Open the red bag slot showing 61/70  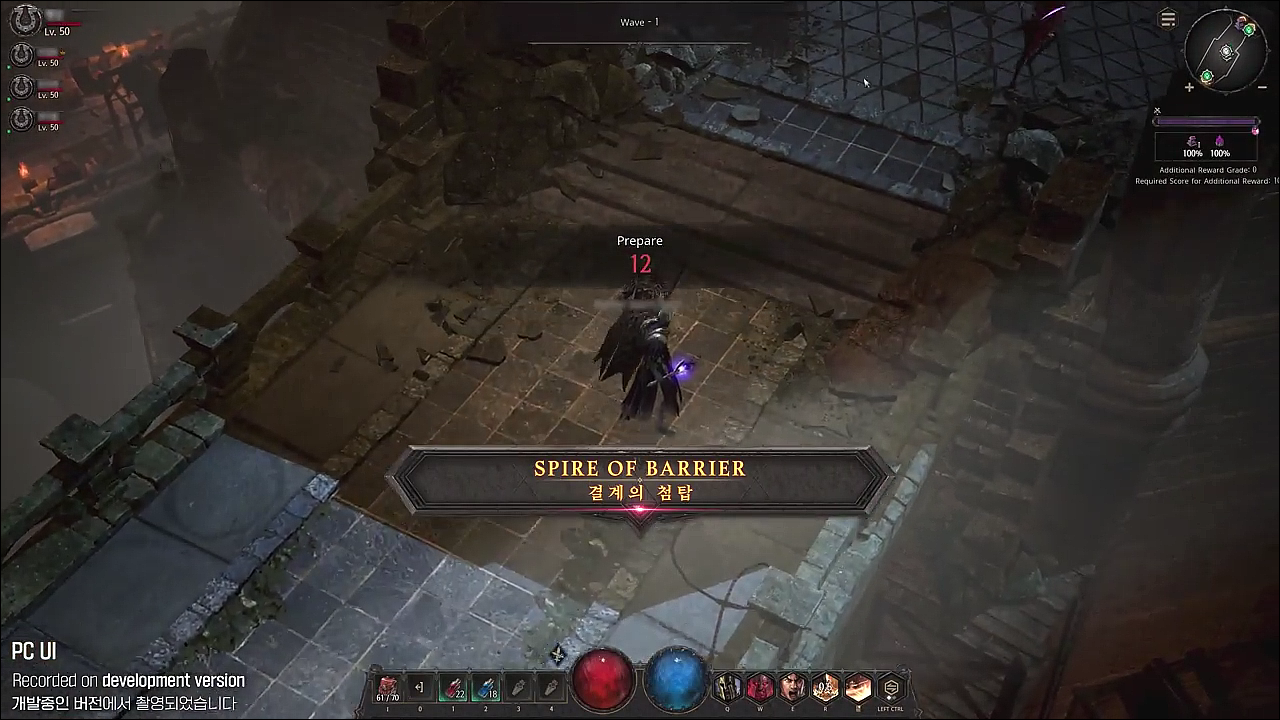(x=387, y=687)
